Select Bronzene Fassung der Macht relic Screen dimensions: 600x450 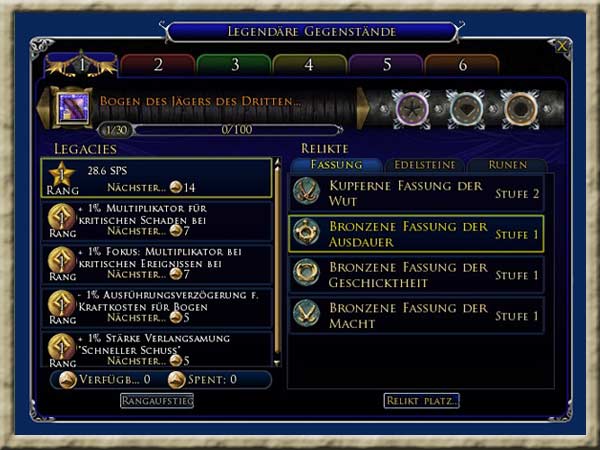click(416, 316)
